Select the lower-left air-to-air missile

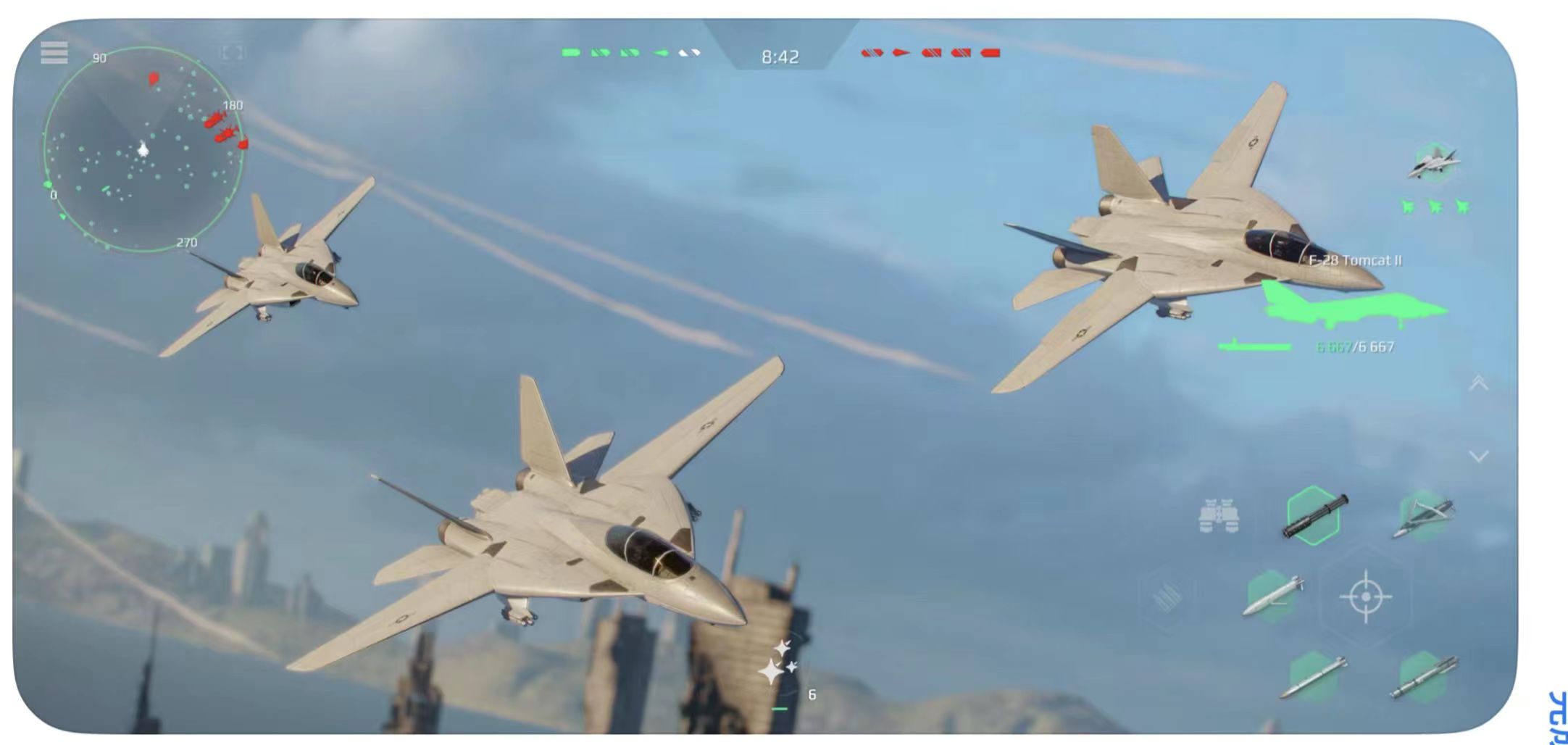pos(1315,678)
